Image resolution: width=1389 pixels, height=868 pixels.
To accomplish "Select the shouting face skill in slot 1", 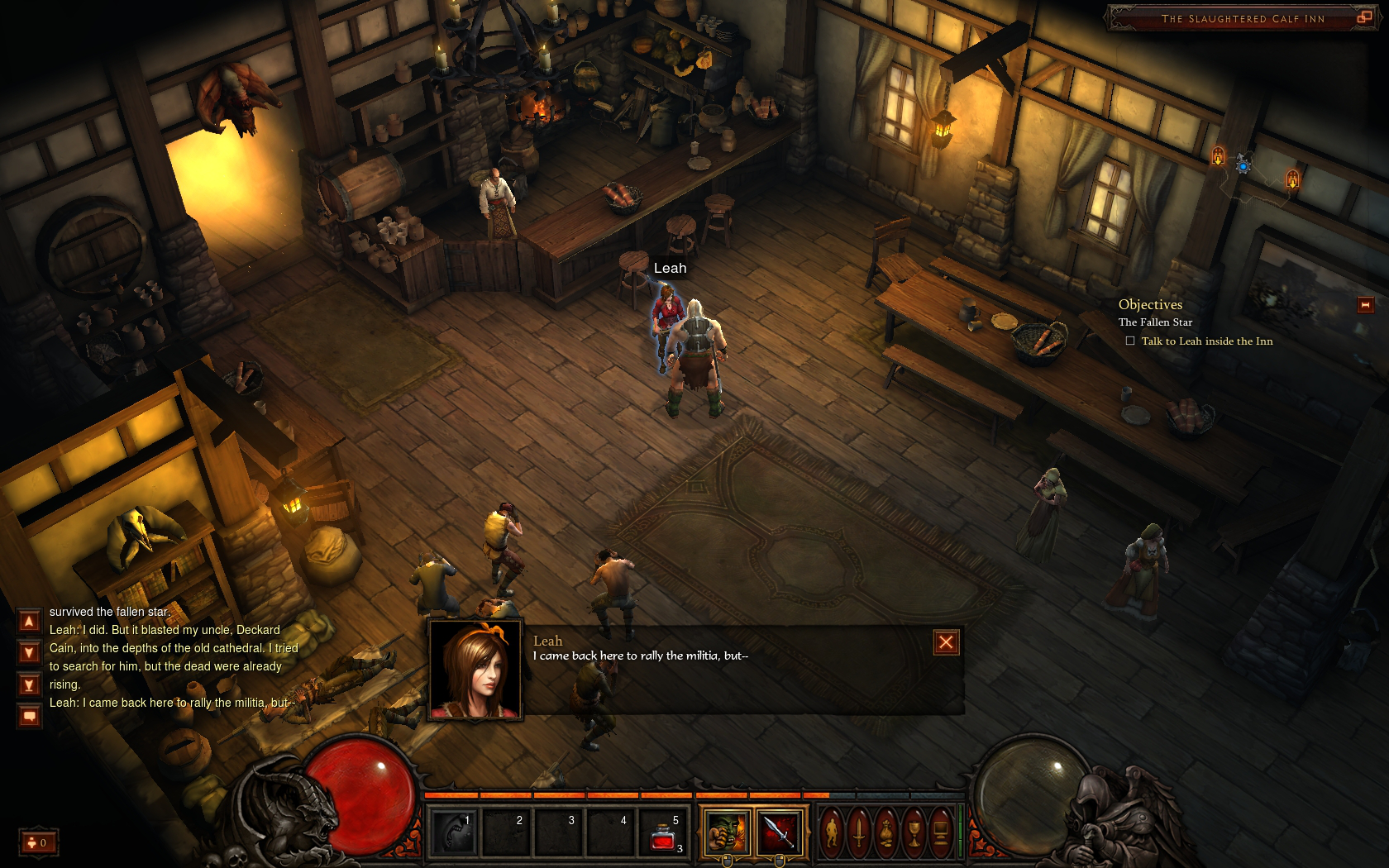I will (453, 832).
